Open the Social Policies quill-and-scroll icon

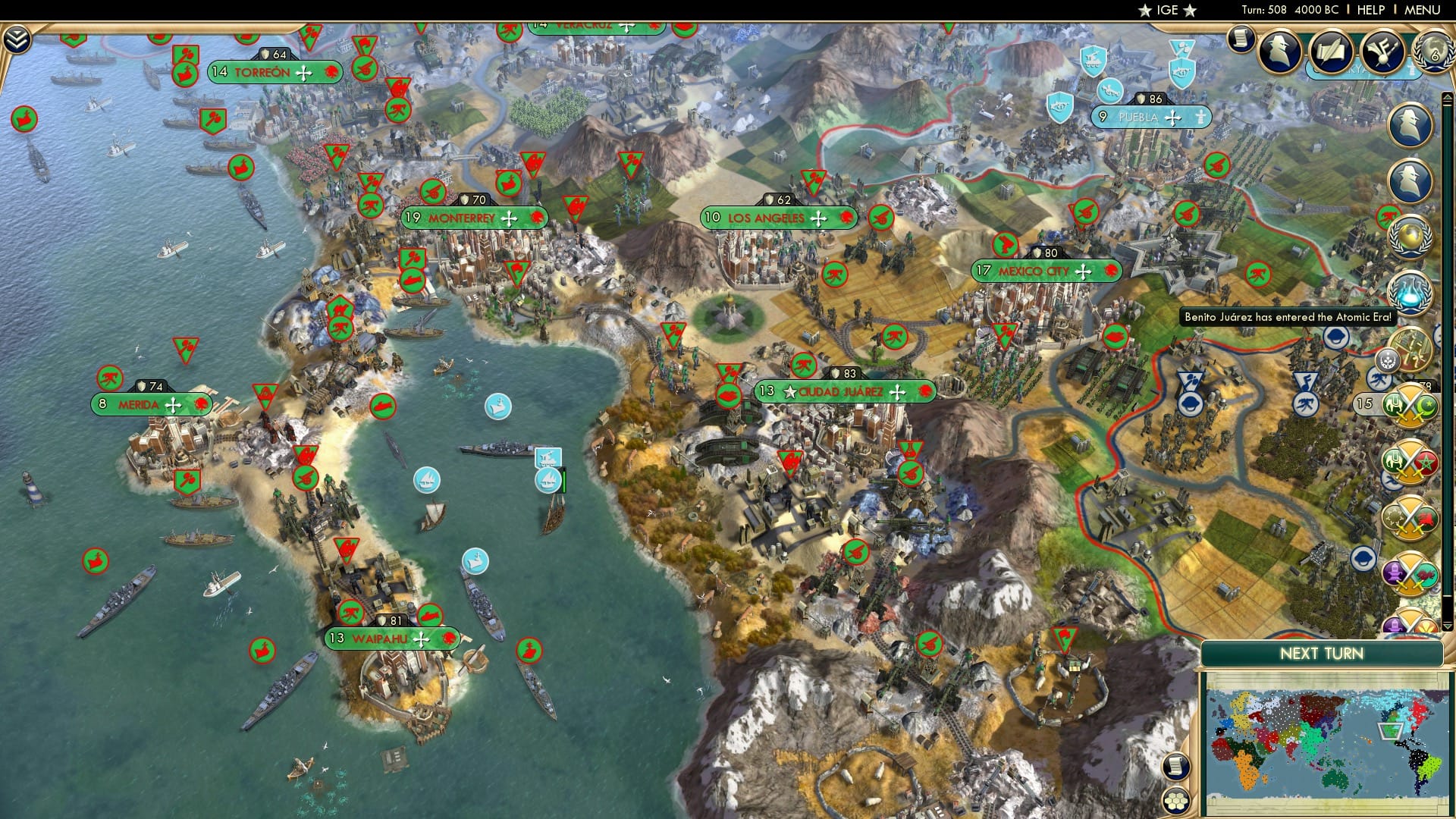pyautogui.click(x=1331, y=51)
